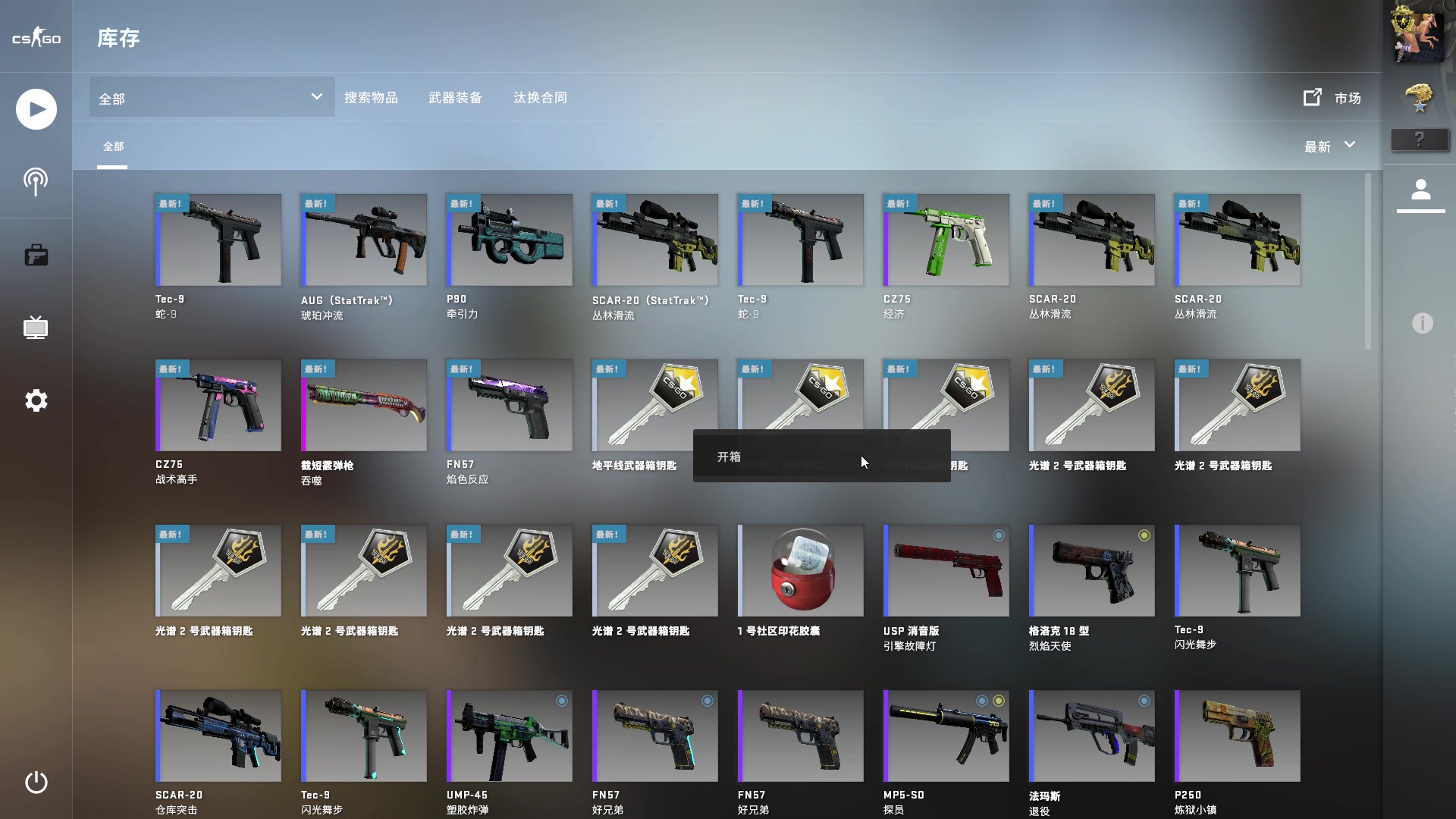
Task: Select the play button in the sidebar
Action: point(36,109)
